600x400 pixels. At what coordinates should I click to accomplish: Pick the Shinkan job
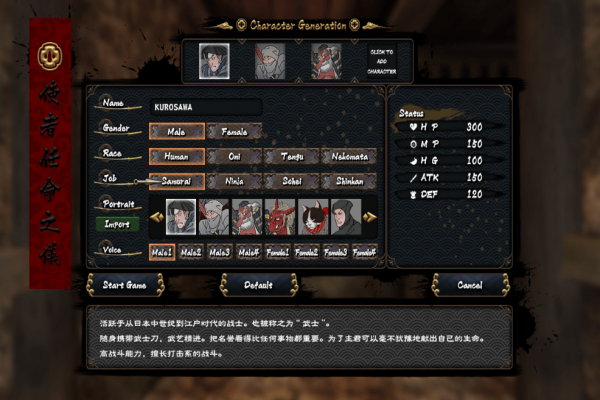pos(348,181)
